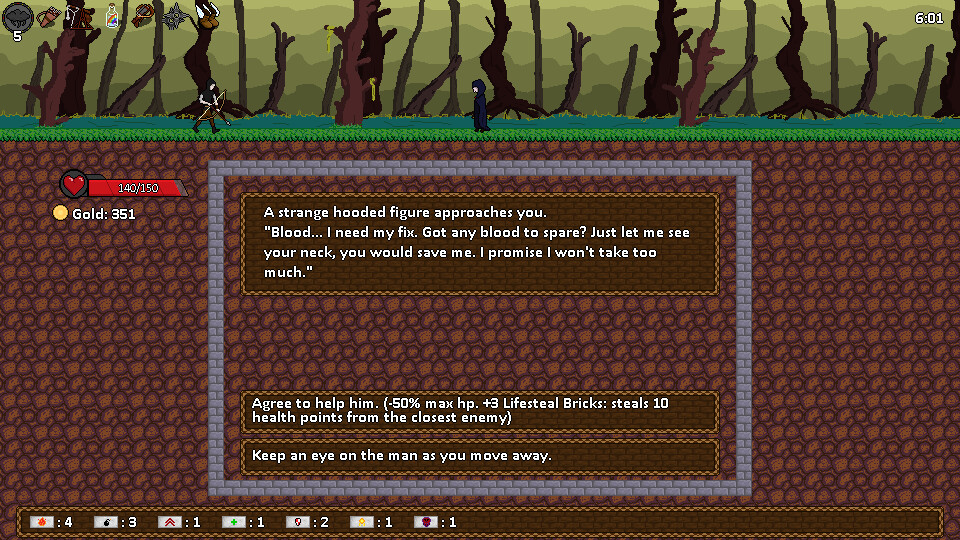Click the dark red skull brick icon
The height and width of the screenshot is (540, 960).
(425, 522)
